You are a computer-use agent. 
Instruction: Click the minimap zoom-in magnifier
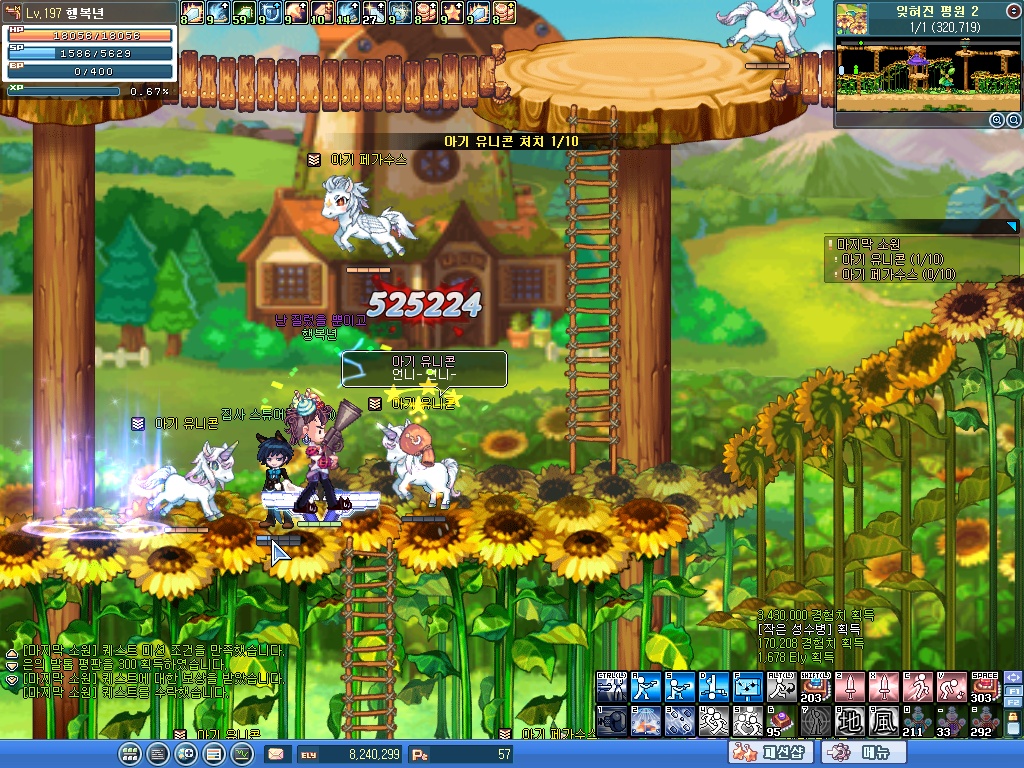tap(997, 120)
